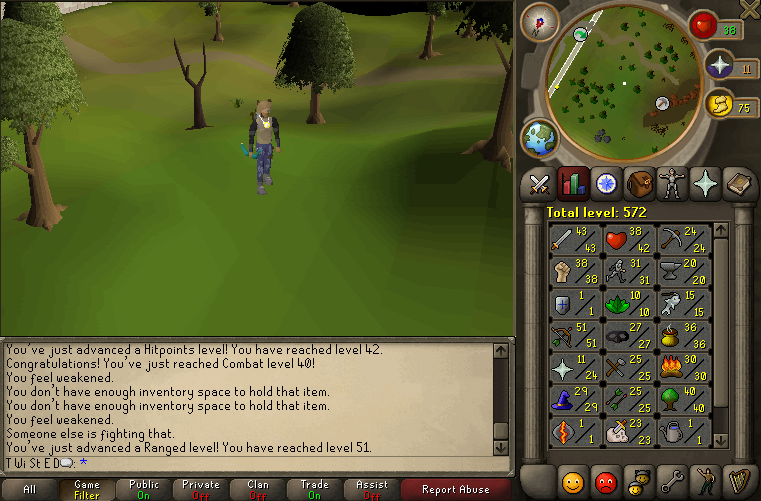This screenshot has height=501, width=761.
Task: Switch to the Inventory backpack tab
Action: (x=640, y=183)
